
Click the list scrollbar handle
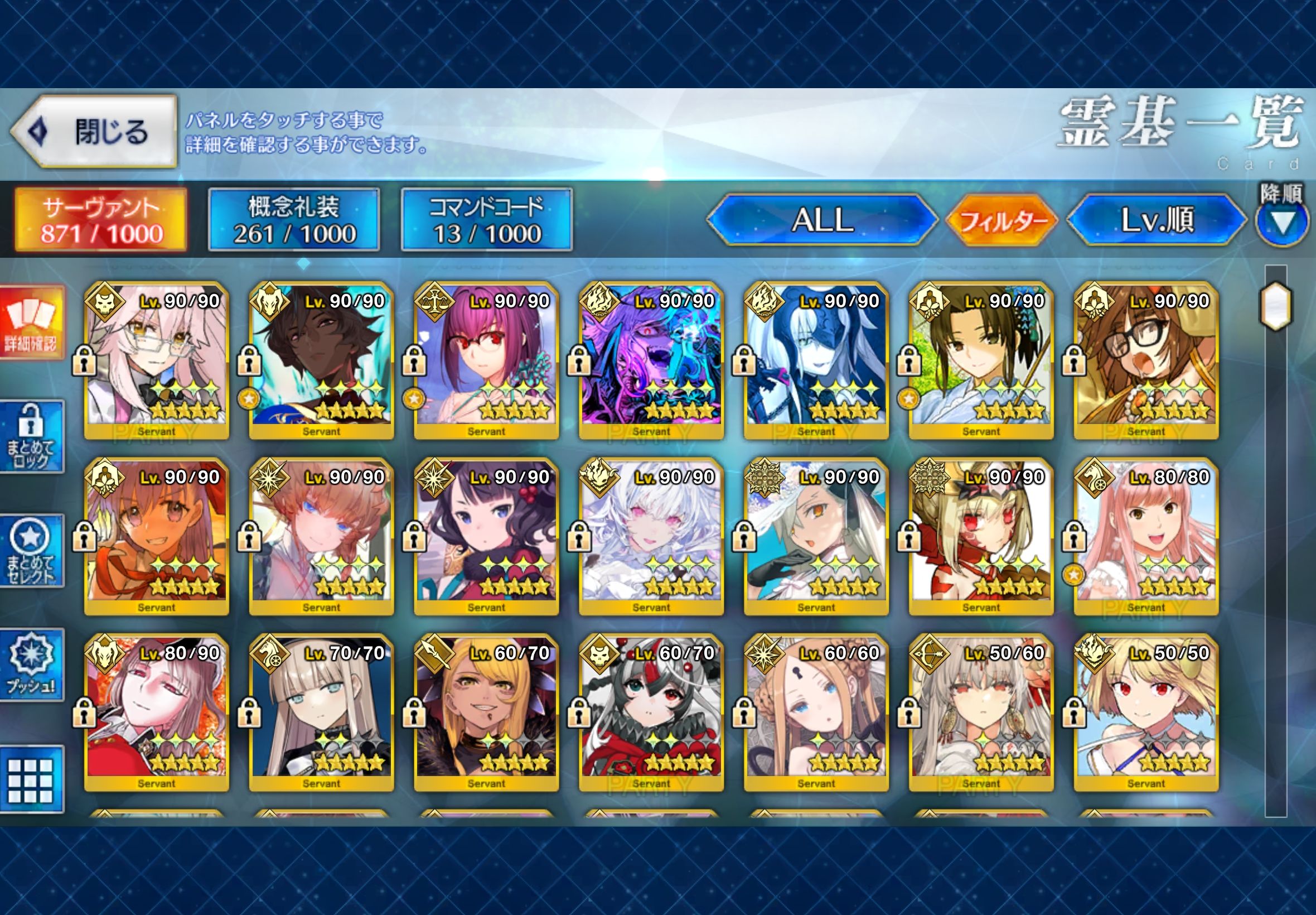[x=1275, y=306]
